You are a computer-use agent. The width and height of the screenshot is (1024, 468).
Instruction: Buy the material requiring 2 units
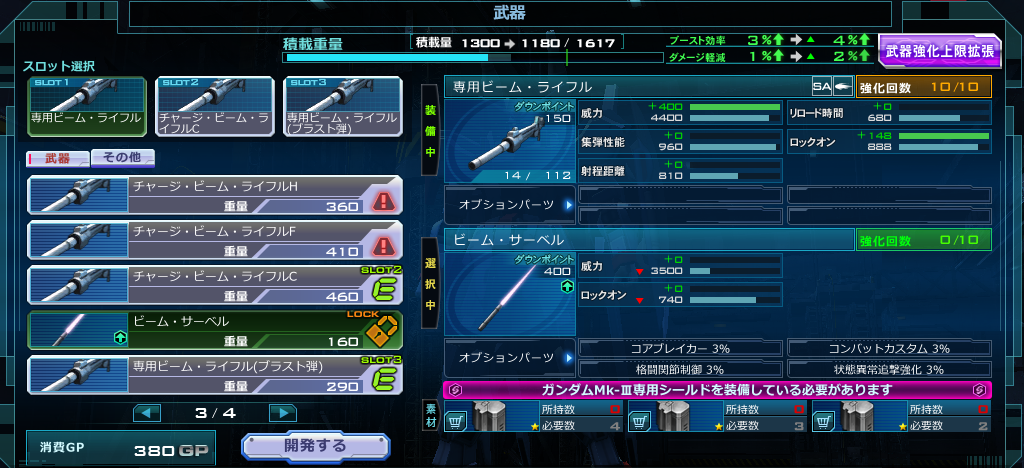point(825,423)
